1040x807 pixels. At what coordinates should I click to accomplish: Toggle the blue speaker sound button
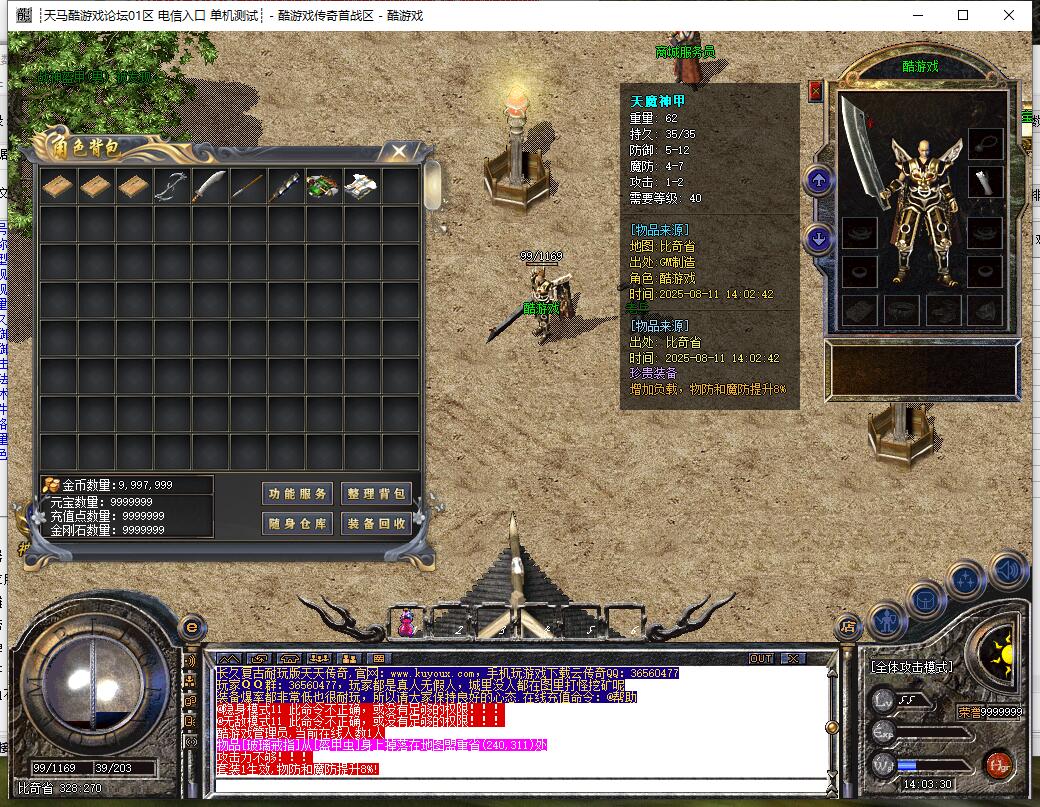[x=1008, y=570]
